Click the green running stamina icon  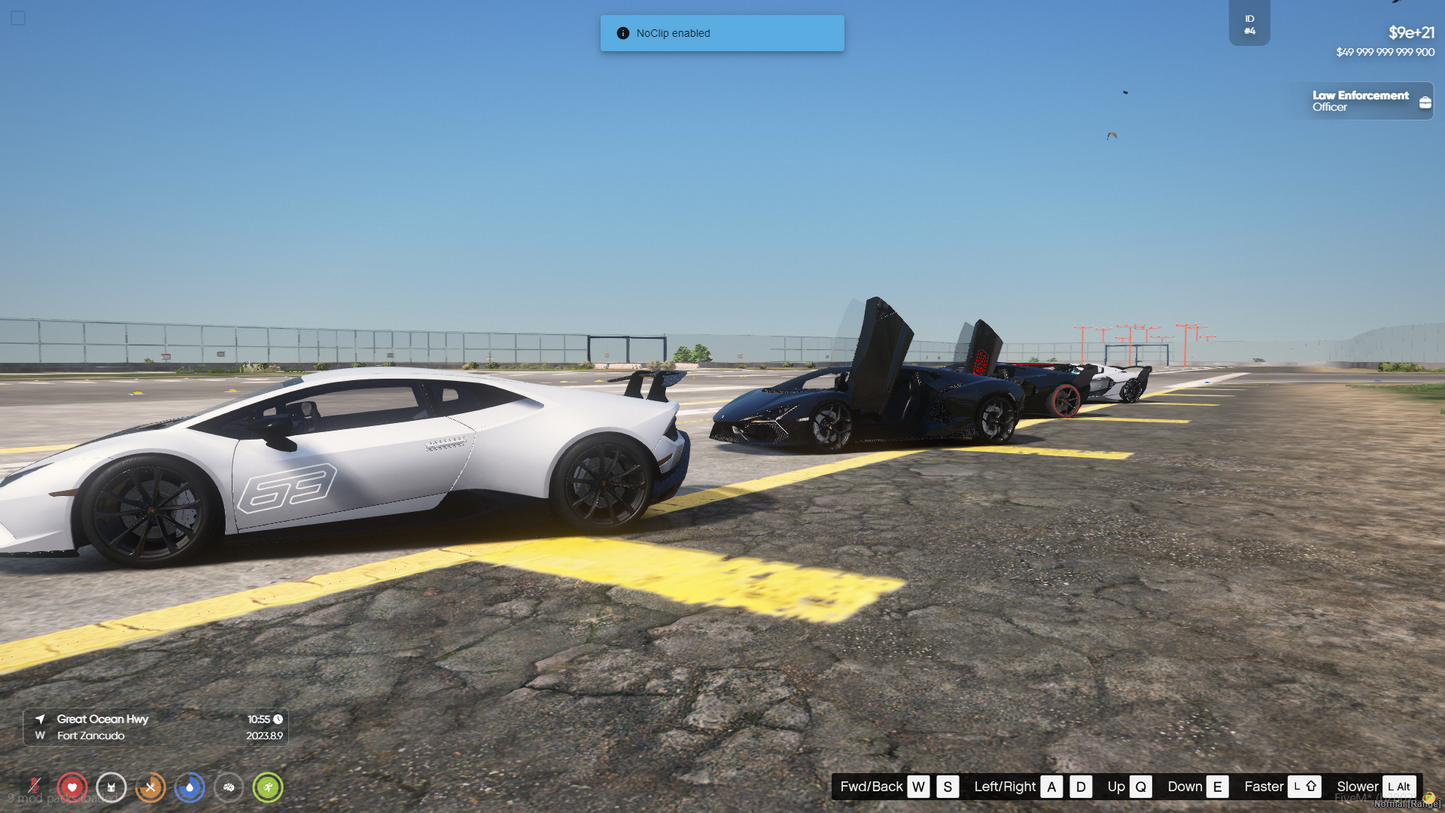pyautogui.click(x=268, y=787)
